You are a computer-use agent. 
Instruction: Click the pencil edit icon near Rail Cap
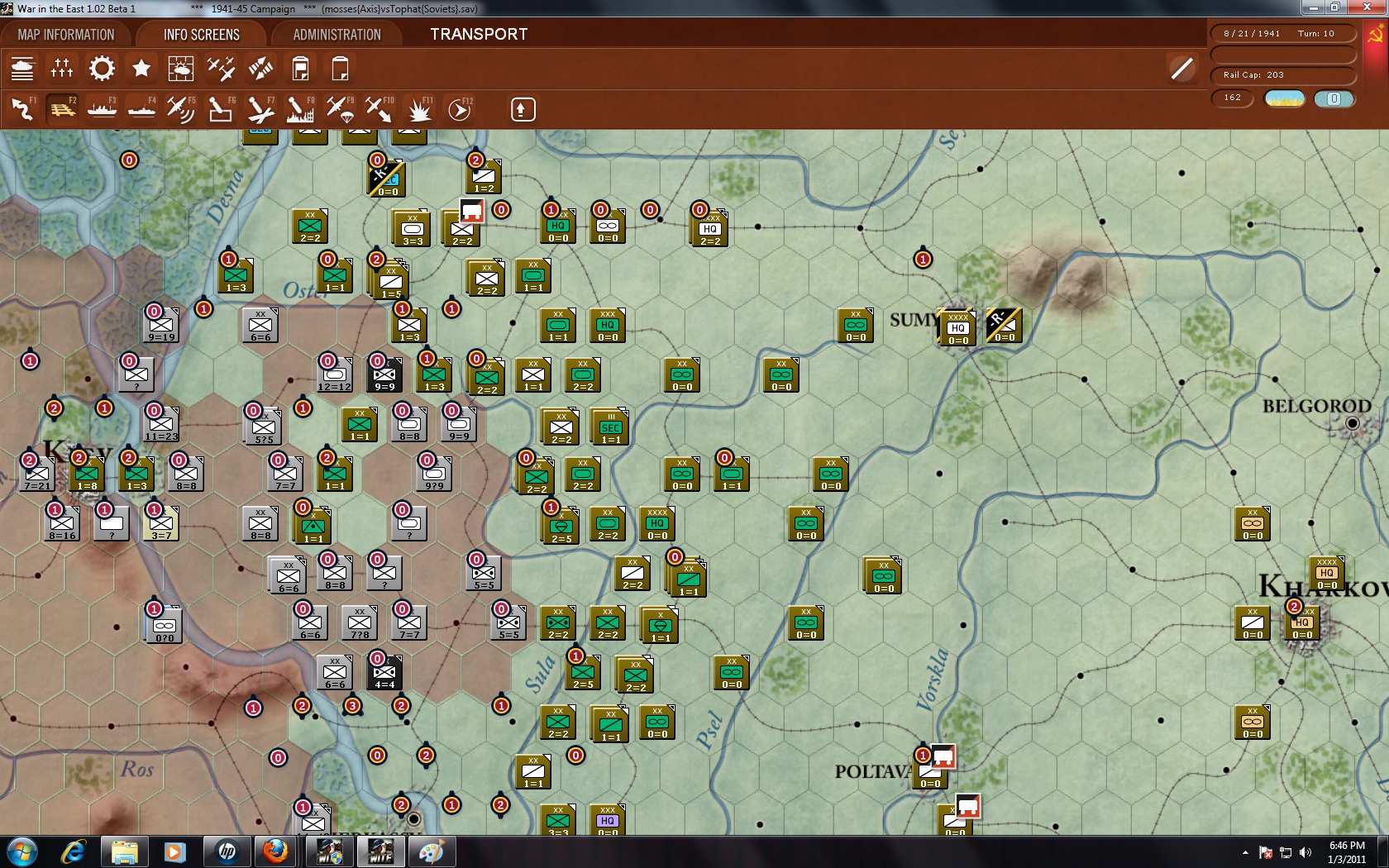(1181, 68)
